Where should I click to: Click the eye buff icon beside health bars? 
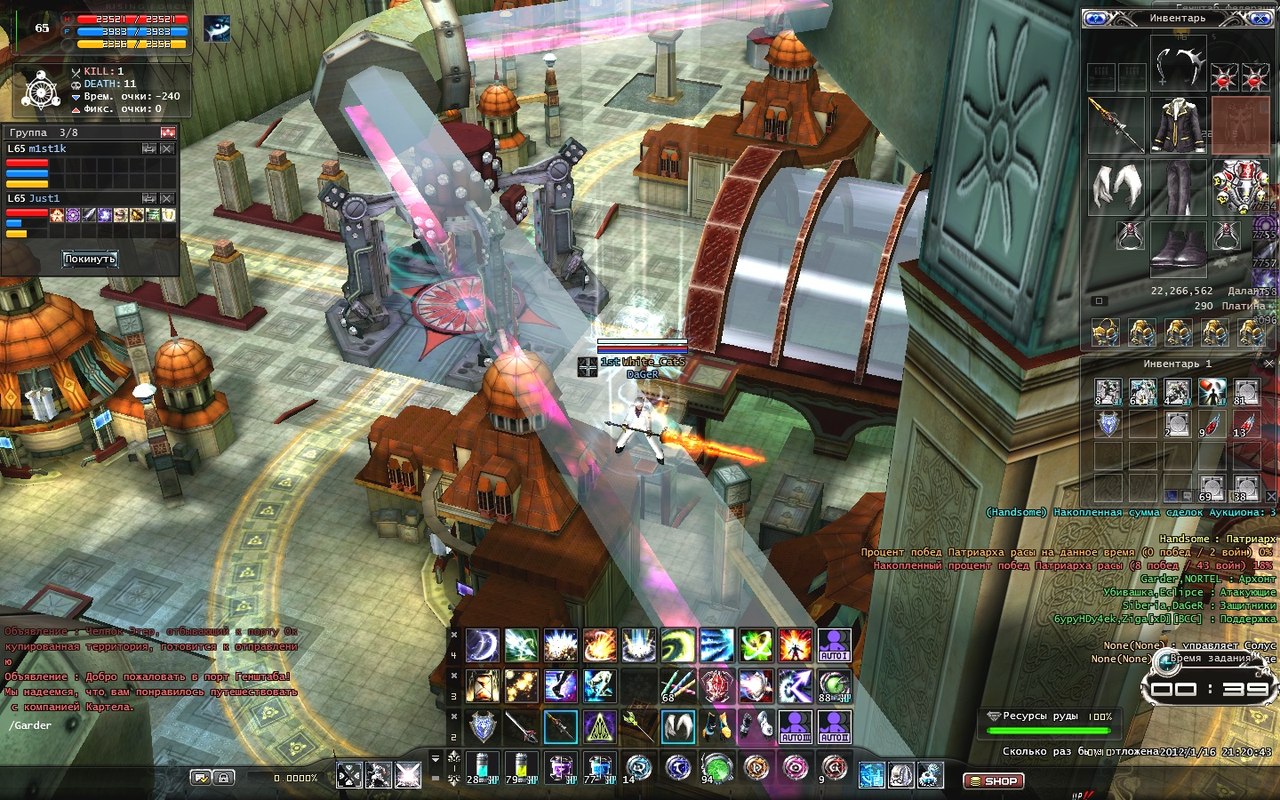tap(217, 29)
